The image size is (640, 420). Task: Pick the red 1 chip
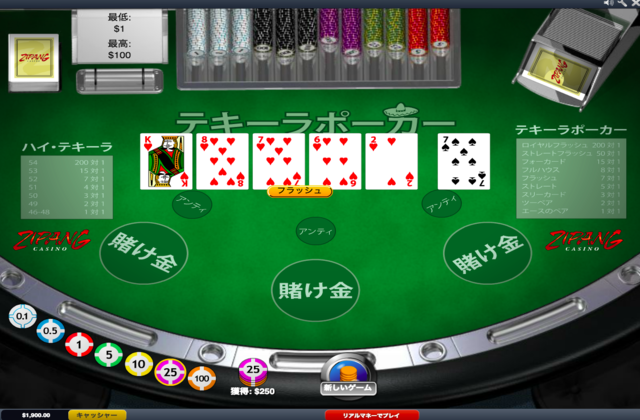79,343
